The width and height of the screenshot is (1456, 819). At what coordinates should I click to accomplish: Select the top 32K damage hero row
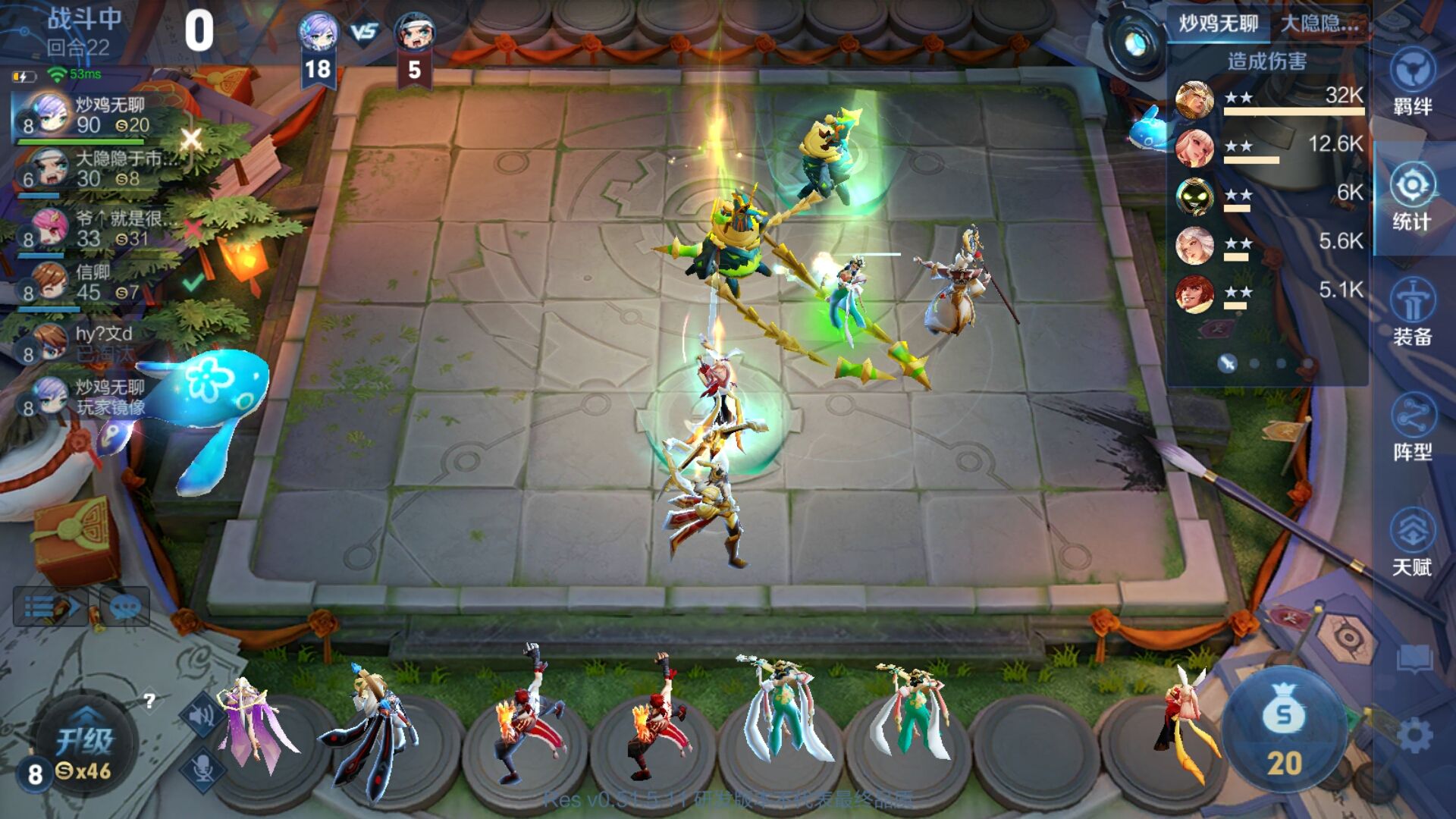(1269, 100)
